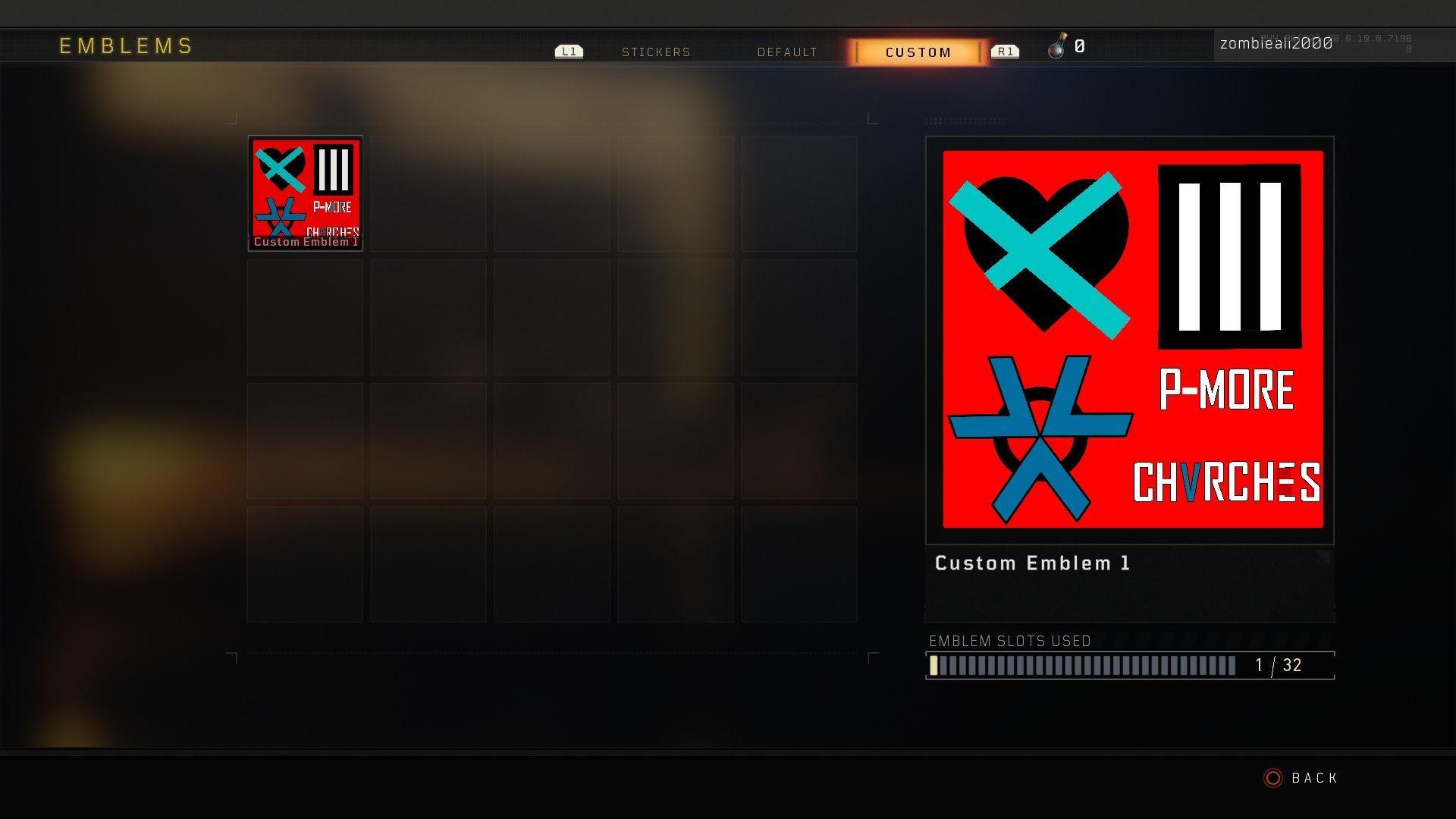Switch to the DEFAULT tab
This screenshot has width=1456, height=819.
[x=786, y=52]
